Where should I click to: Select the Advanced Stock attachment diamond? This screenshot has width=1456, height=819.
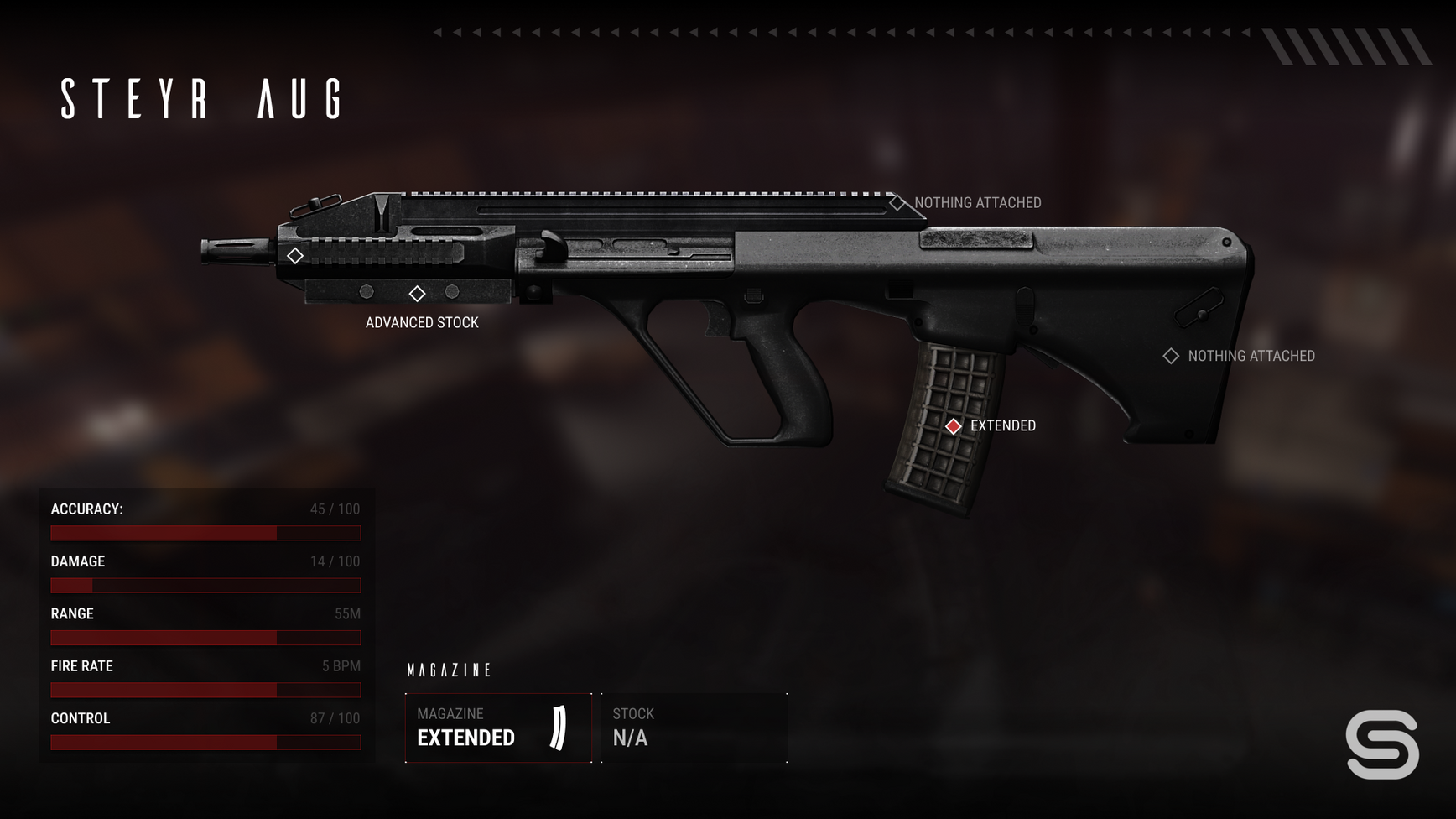417,294
